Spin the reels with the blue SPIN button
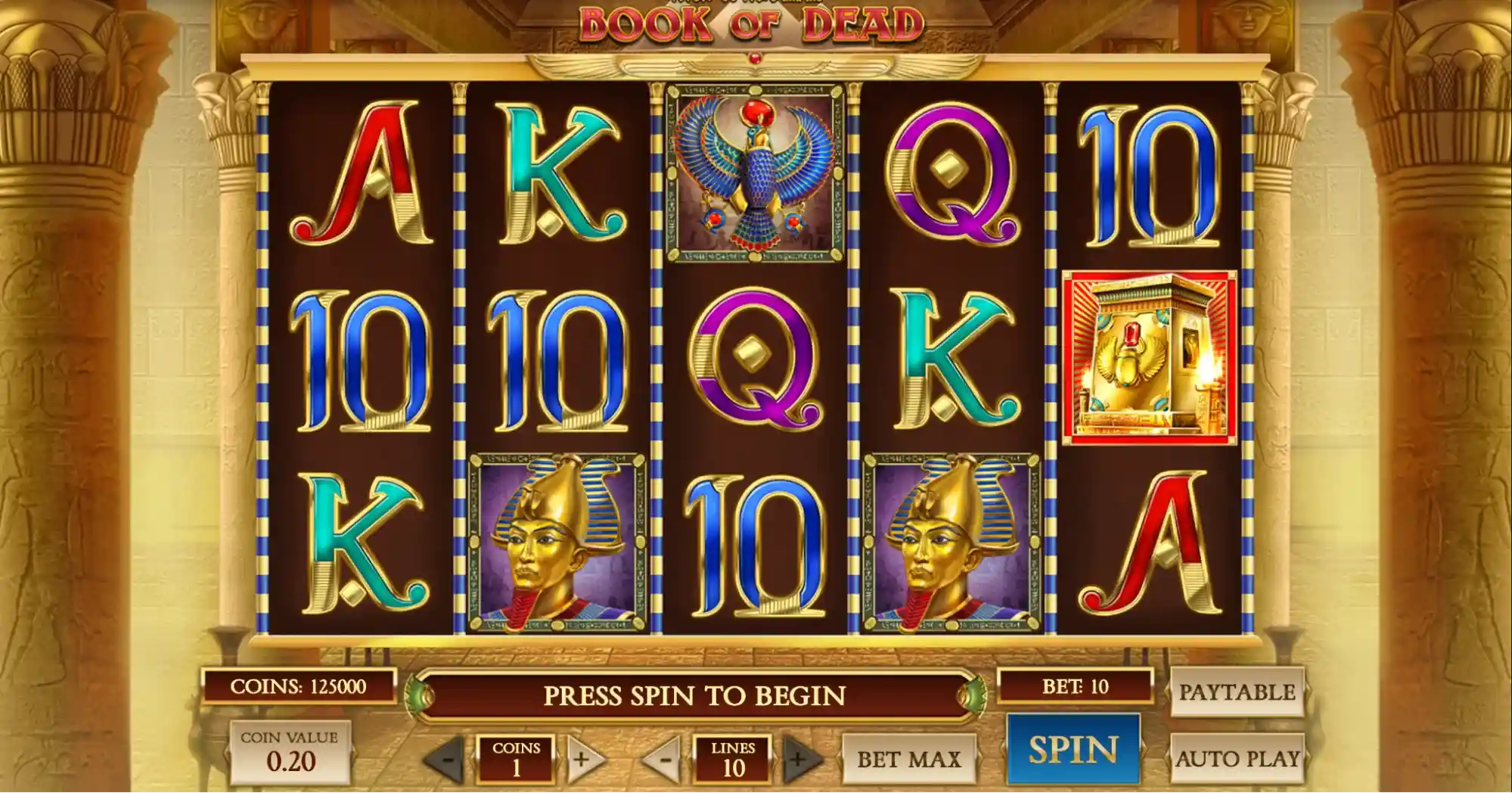The image size is (1512, 793). click(x=1073, y=749)
